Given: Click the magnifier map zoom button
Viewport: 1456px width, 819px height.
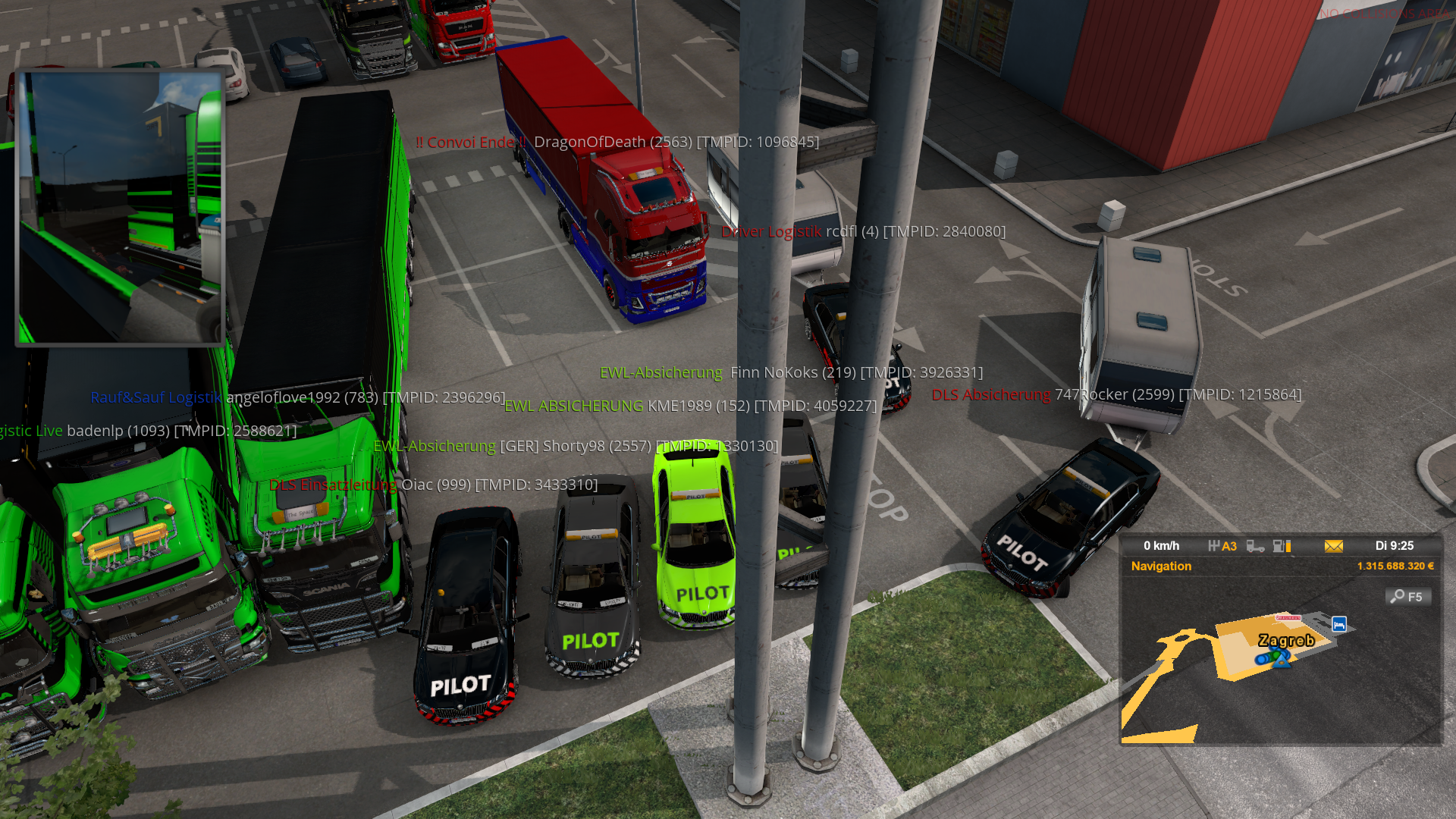Looking at the screenshot, I should click(1408, 597).
